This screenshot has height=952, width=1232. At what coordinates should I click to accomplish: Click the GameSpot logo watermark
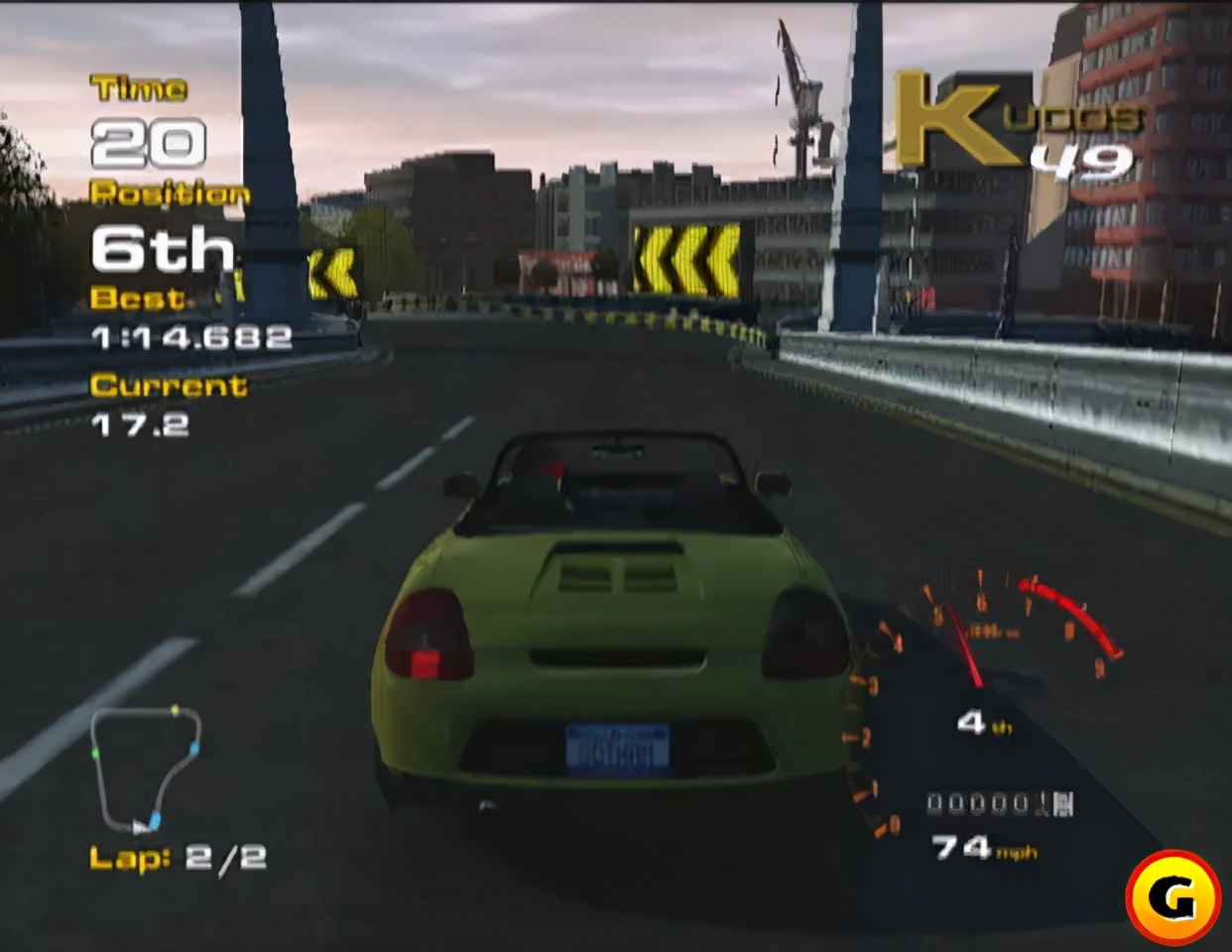click(1173, 897)
